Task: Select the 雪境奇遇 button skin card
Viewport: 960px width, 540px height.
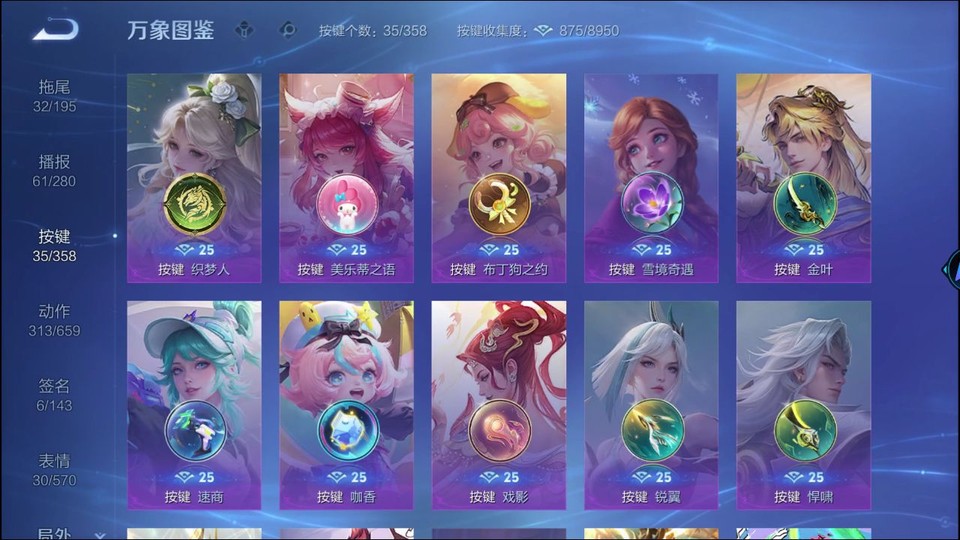Action: click(x=651, y=177)
